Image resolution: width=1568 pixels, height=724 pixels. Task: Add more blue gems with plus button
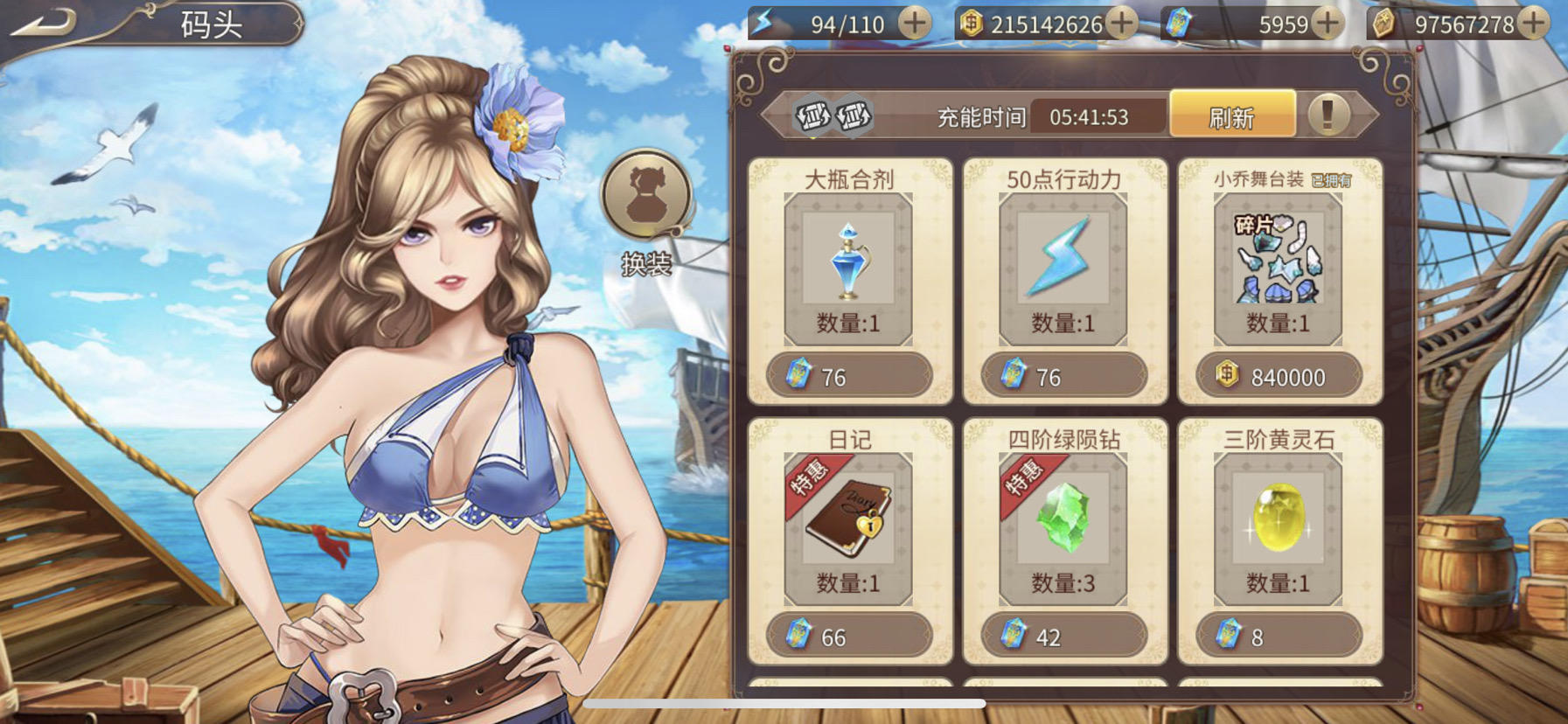pos(1328,24)
